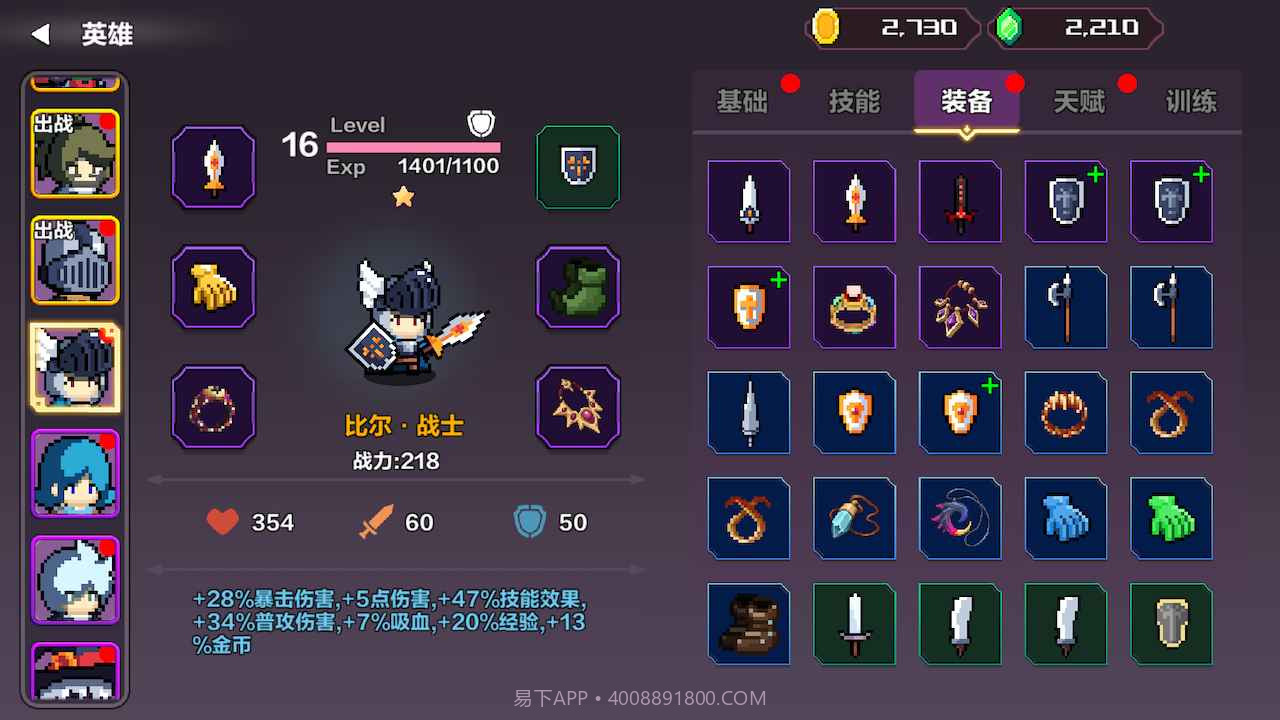Select the knight hero portrait marked 出战

coord(75,260)
